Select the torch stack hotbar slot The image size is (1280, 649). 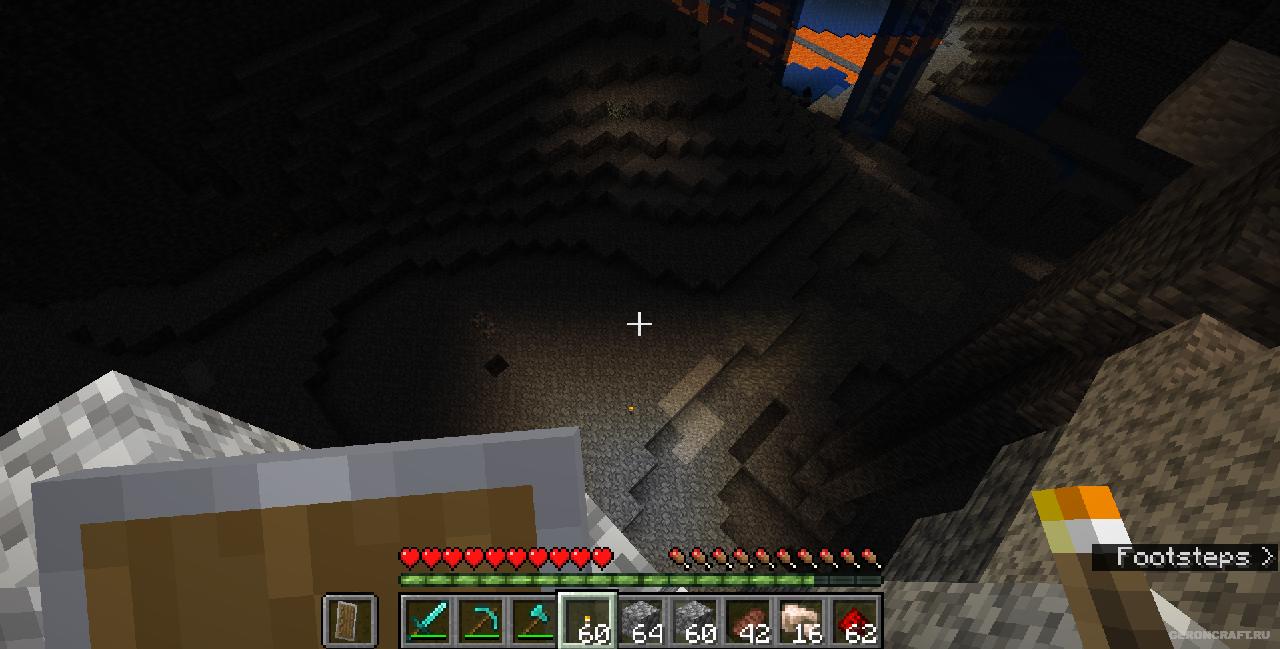(588, 620)
